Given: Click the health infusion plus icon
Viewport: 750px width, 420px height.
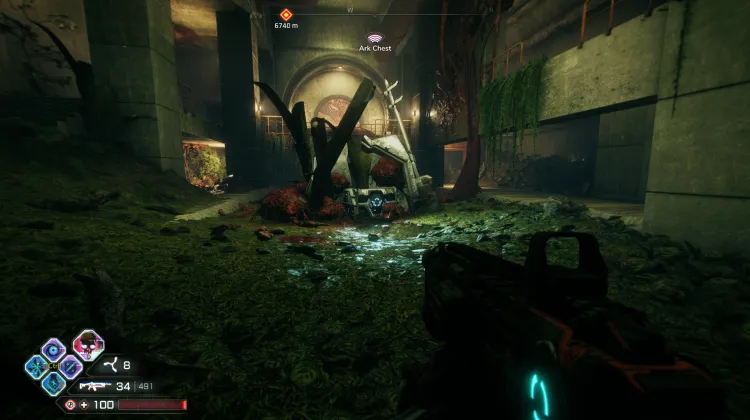Looking at the screenshot, I should pos(84,404).
